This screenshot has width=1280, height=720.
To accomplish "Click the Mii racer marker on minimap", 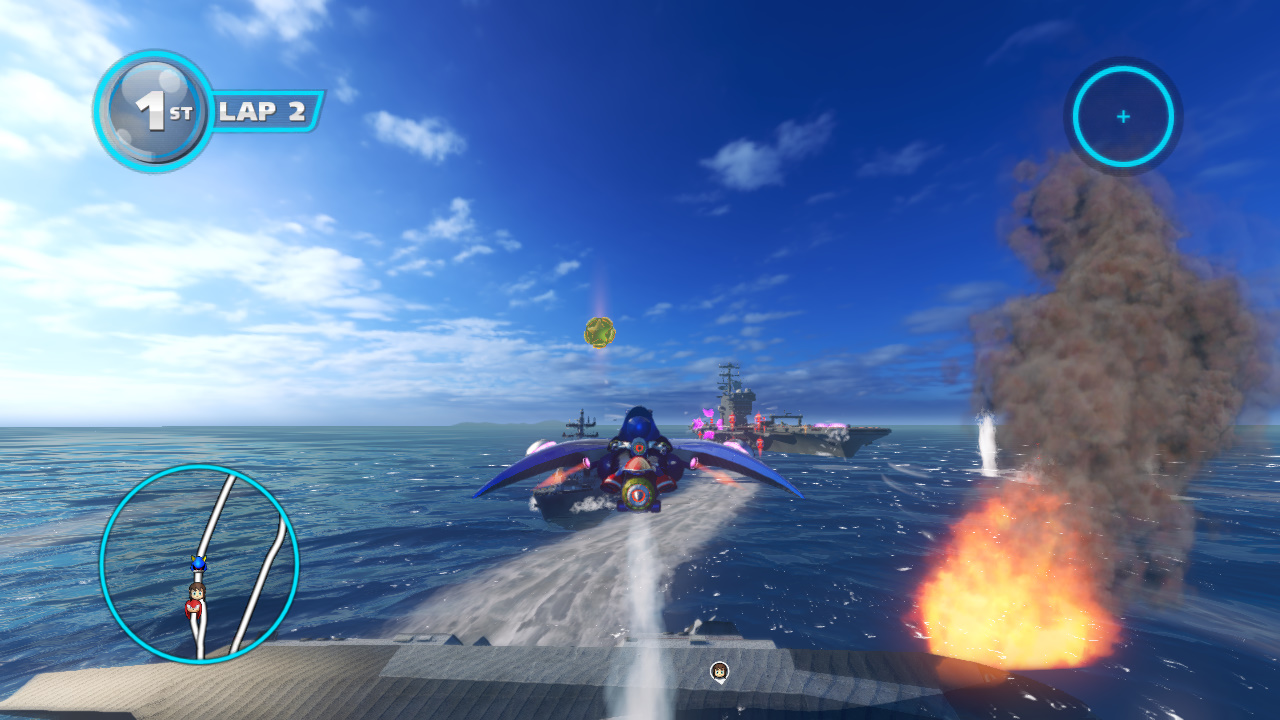I will 195,598.
